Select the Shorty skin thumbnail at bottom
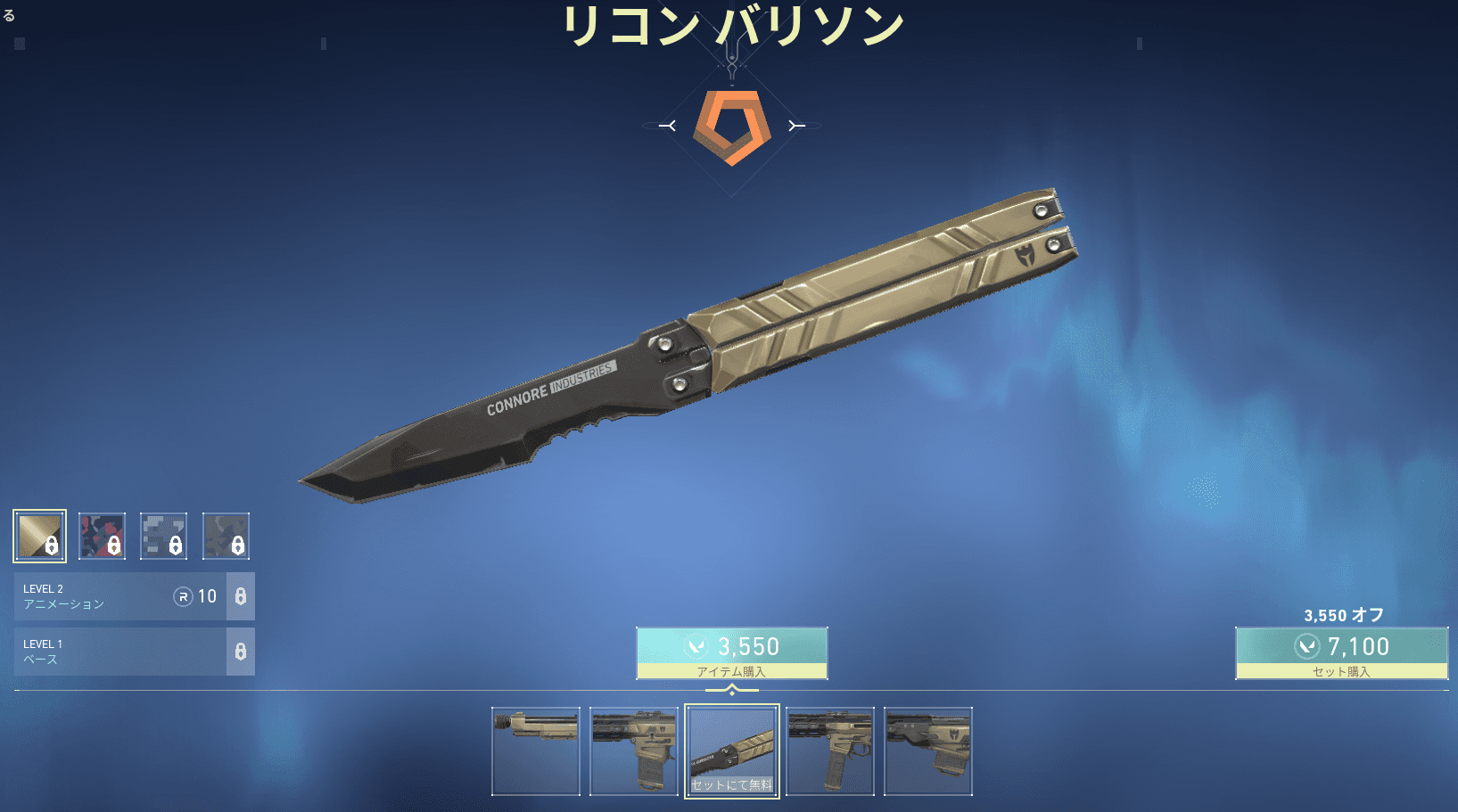Image resolution: width=1458 pixels, height=812 pixels. point(535,750)
